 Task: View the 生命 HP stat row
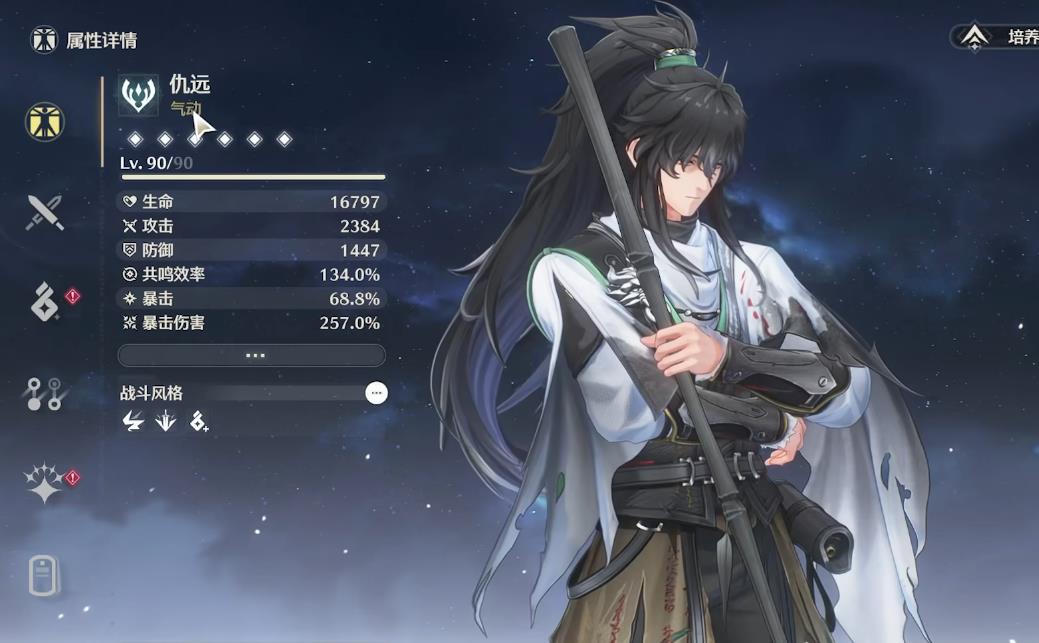(x=251, y=202)
